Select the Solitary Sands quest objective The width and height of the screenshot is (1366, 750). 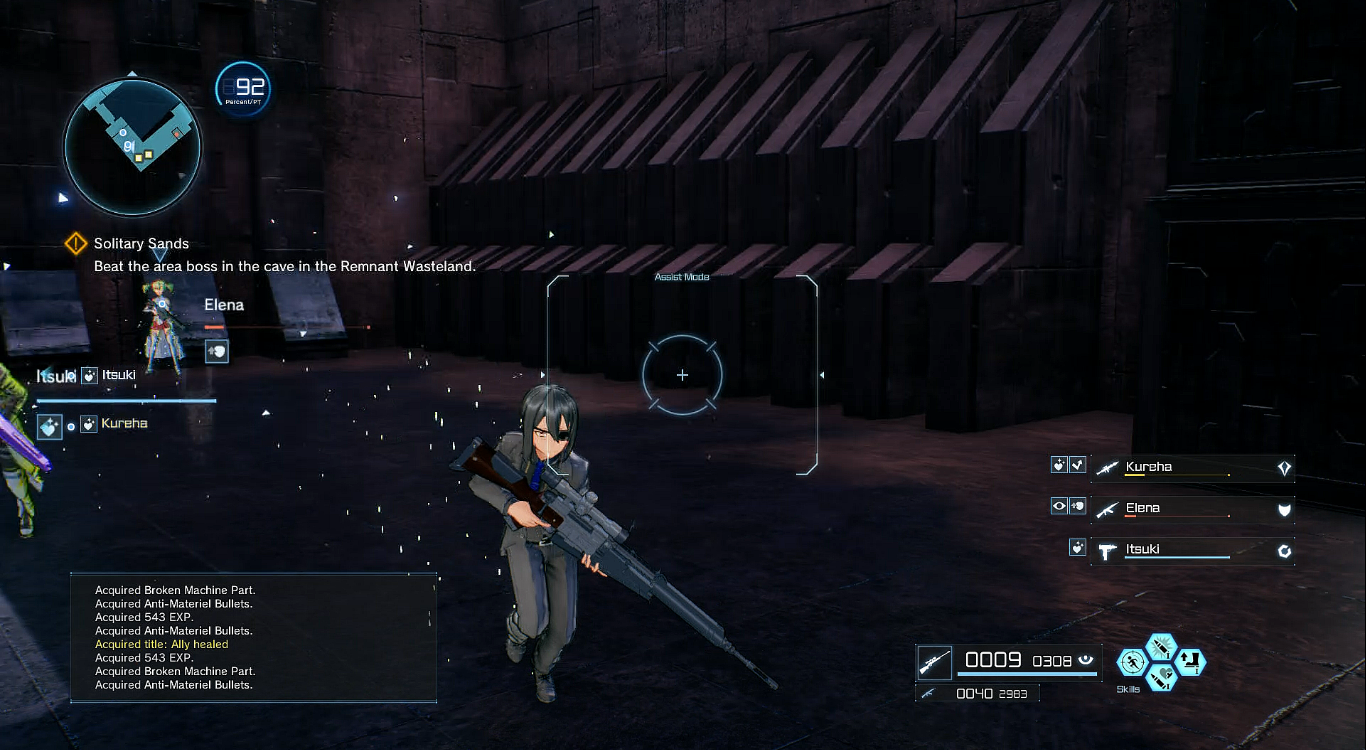click(x=141, y=243)
